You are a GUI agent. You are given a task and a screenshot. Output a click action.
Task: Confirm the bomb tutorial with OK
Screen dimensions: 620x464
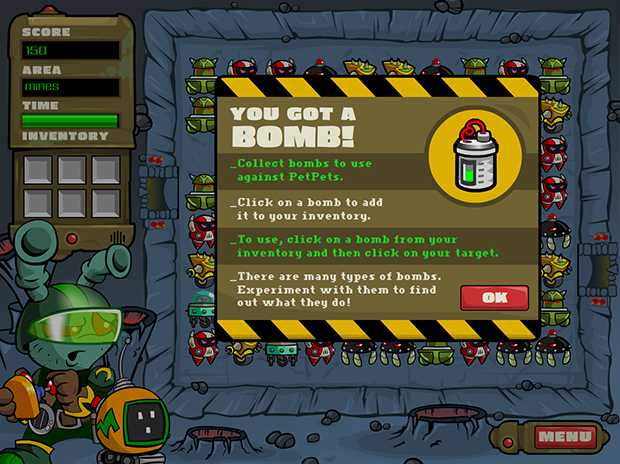click(x=493, y=298)
